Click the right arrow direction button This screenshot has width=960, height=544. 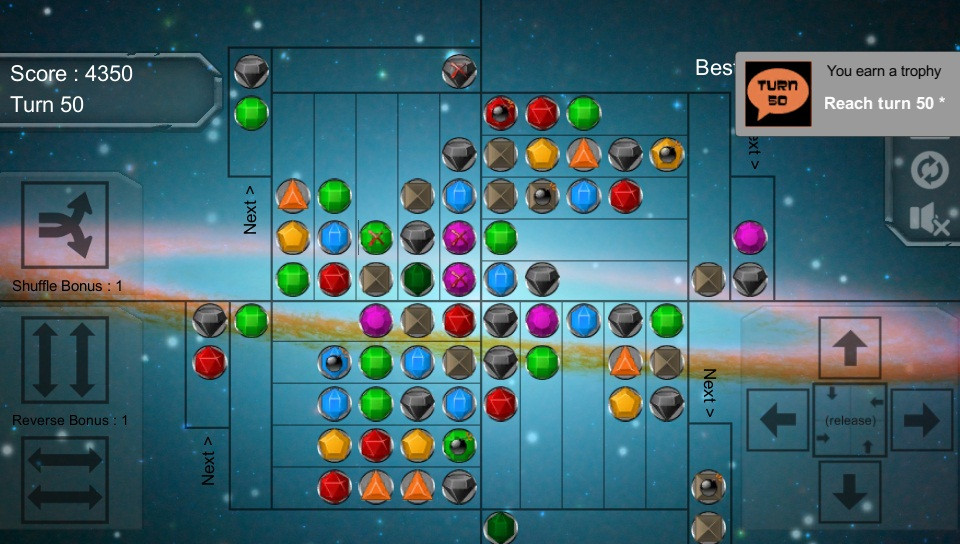(921, 420)
